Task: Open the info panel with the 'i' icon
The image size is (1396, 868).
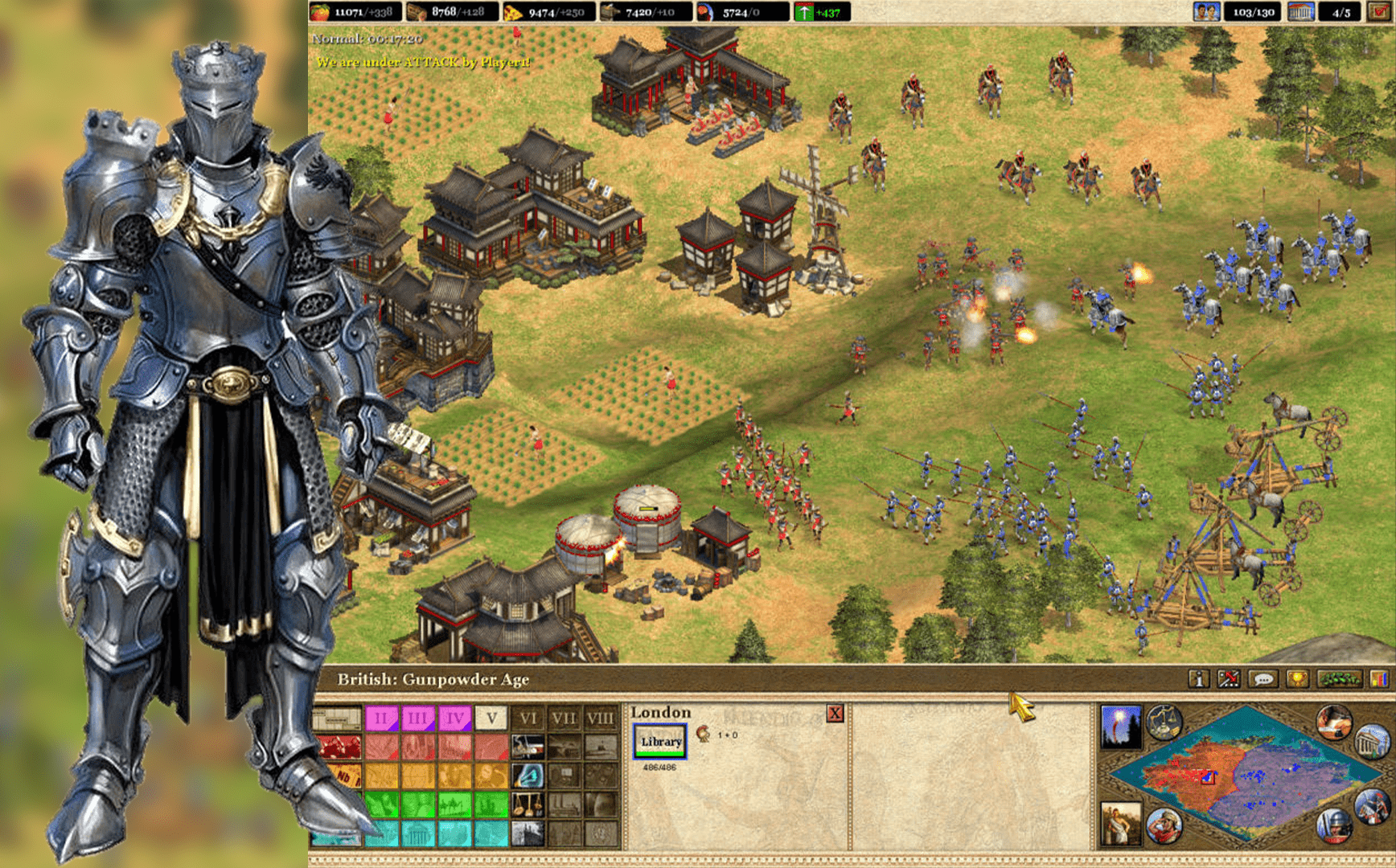Action: tap(1198, 679)
